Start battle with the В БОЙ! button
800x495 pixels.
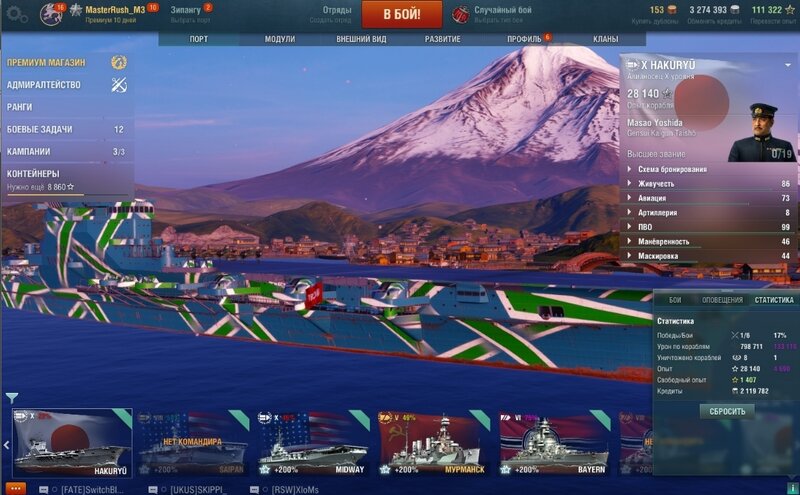pos(401,15)
